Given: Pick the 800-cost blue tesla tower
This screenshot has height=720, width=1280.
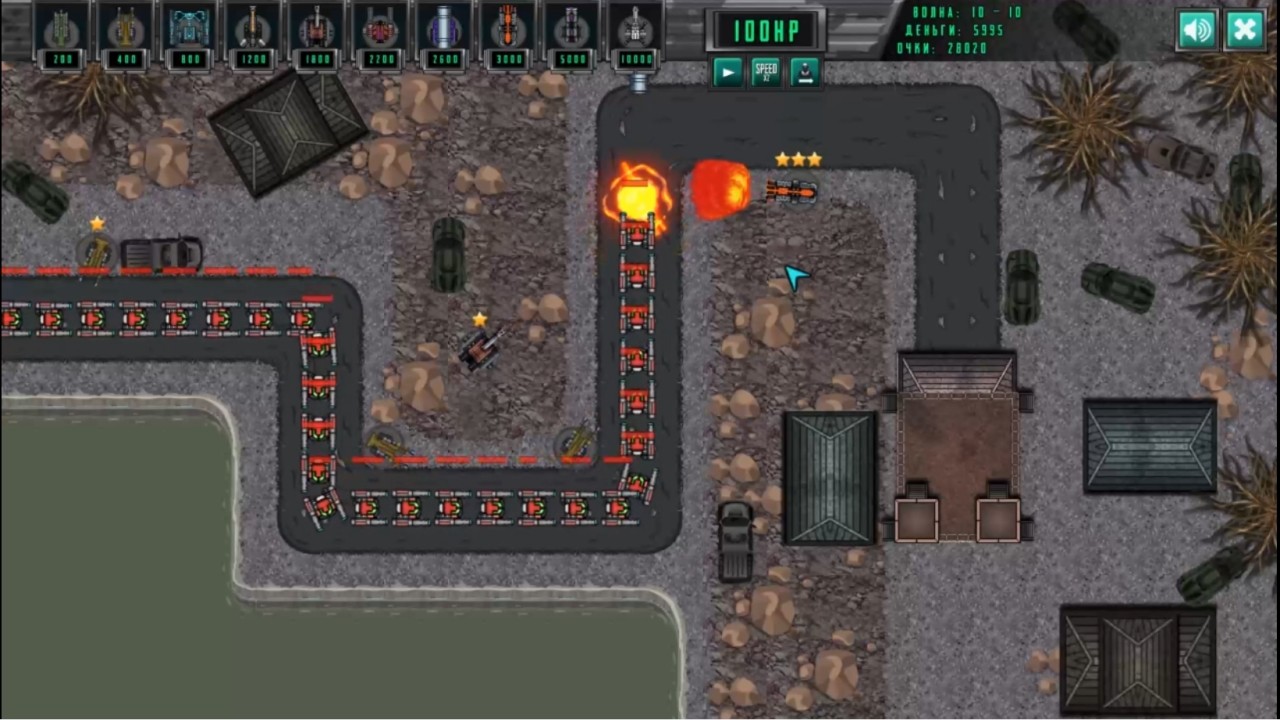Looking at the screenshot, I should pos(189,30).
